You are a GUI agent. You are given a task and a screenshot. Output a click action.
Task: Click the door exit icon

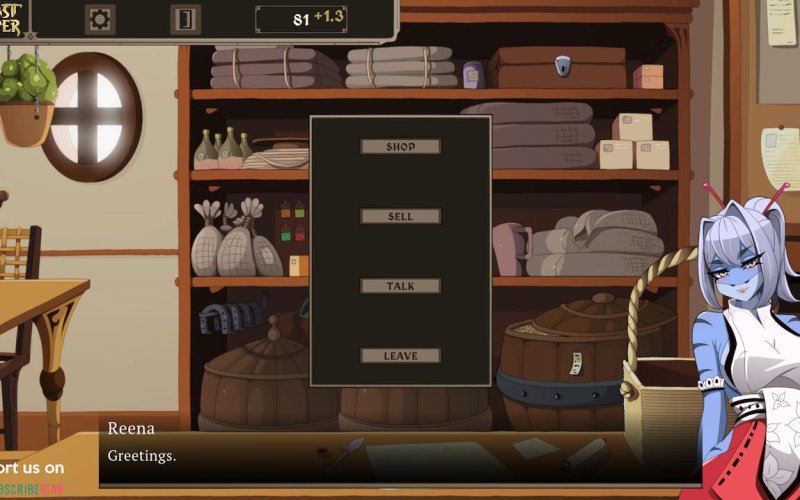tap(185, 19)
